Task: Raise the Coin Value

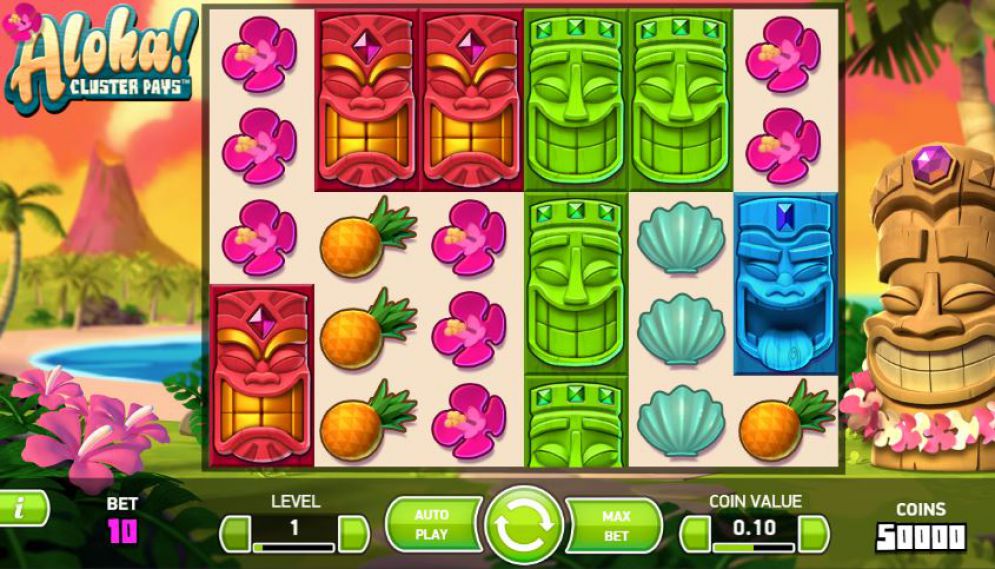Action: pos(814,533)
